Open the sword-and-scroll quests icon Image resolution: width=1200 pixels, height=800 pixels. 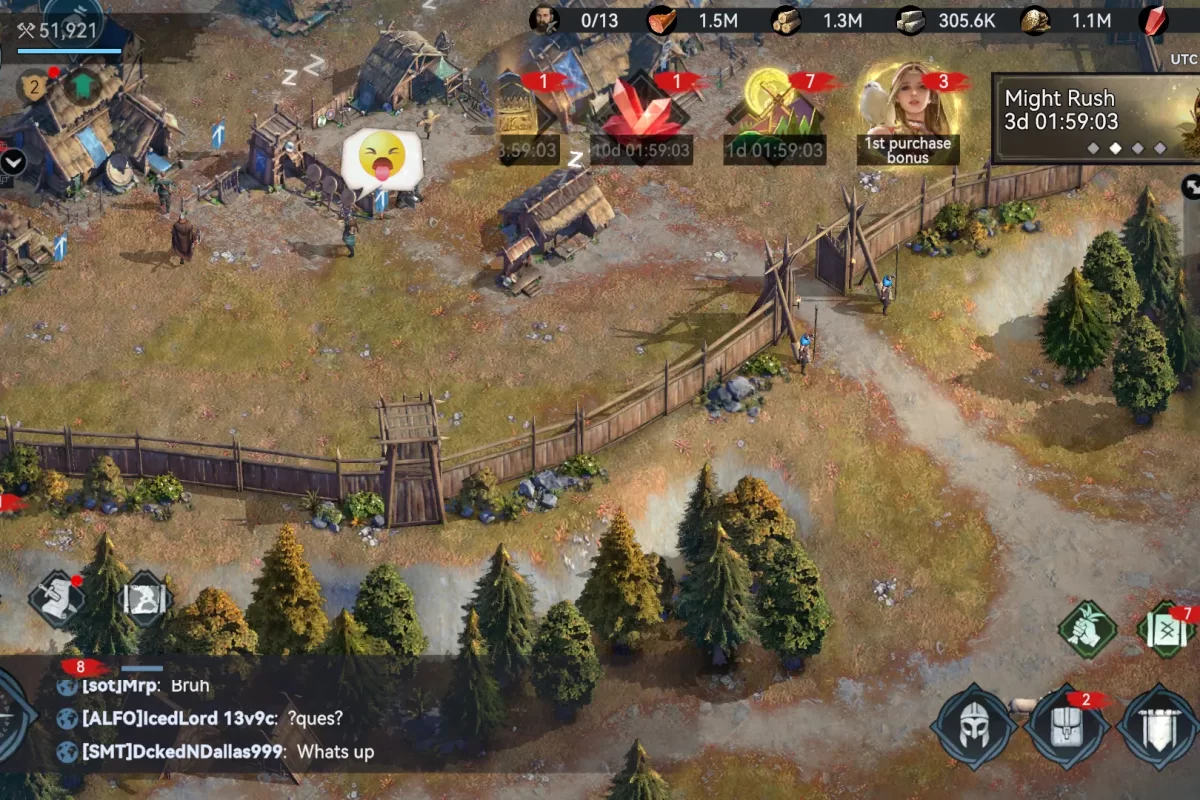click(x=56, y=598)
